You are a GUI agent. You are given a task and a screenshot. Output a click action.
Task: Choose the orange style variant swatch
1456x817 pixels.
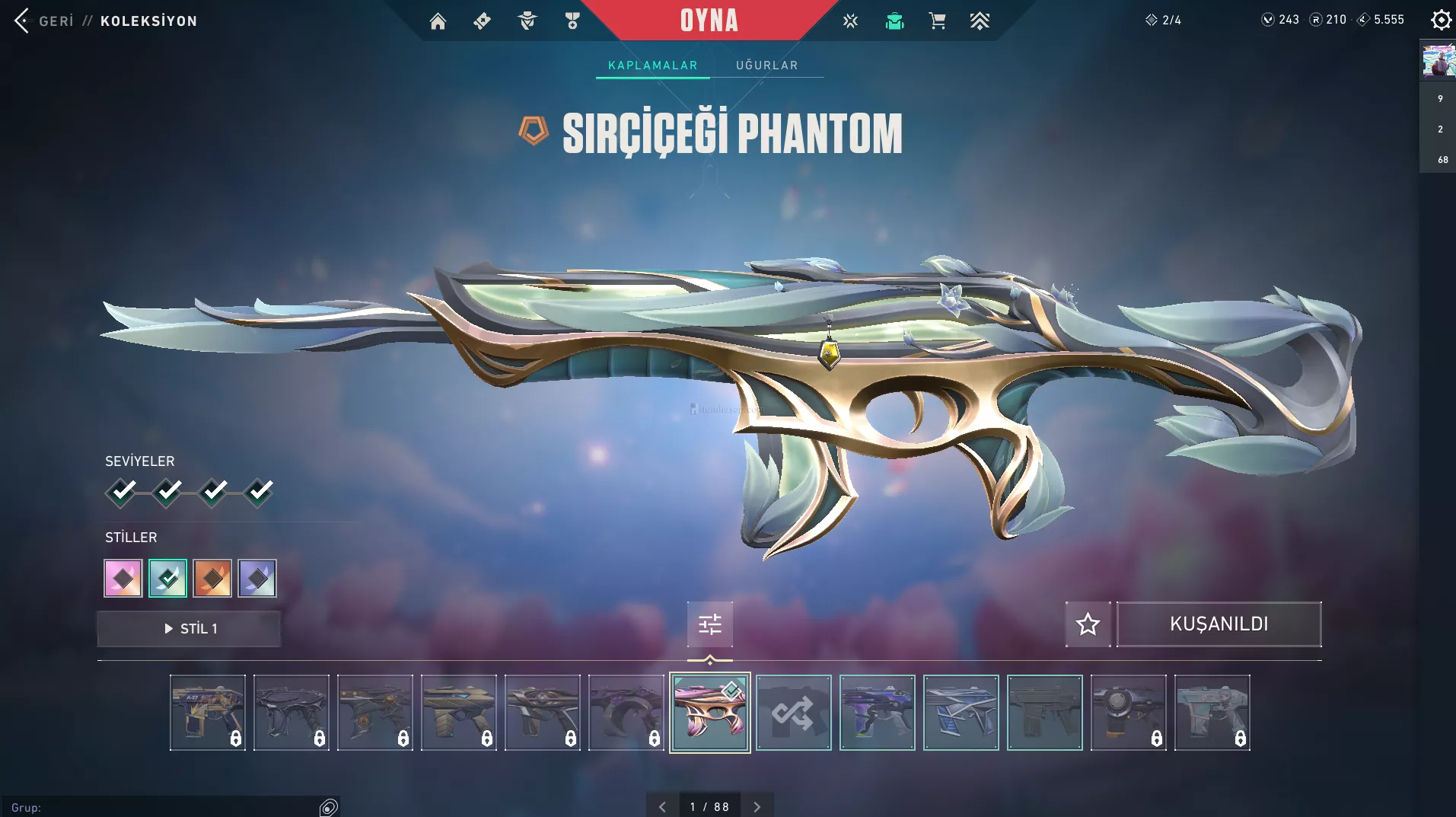tap(212, 579)
